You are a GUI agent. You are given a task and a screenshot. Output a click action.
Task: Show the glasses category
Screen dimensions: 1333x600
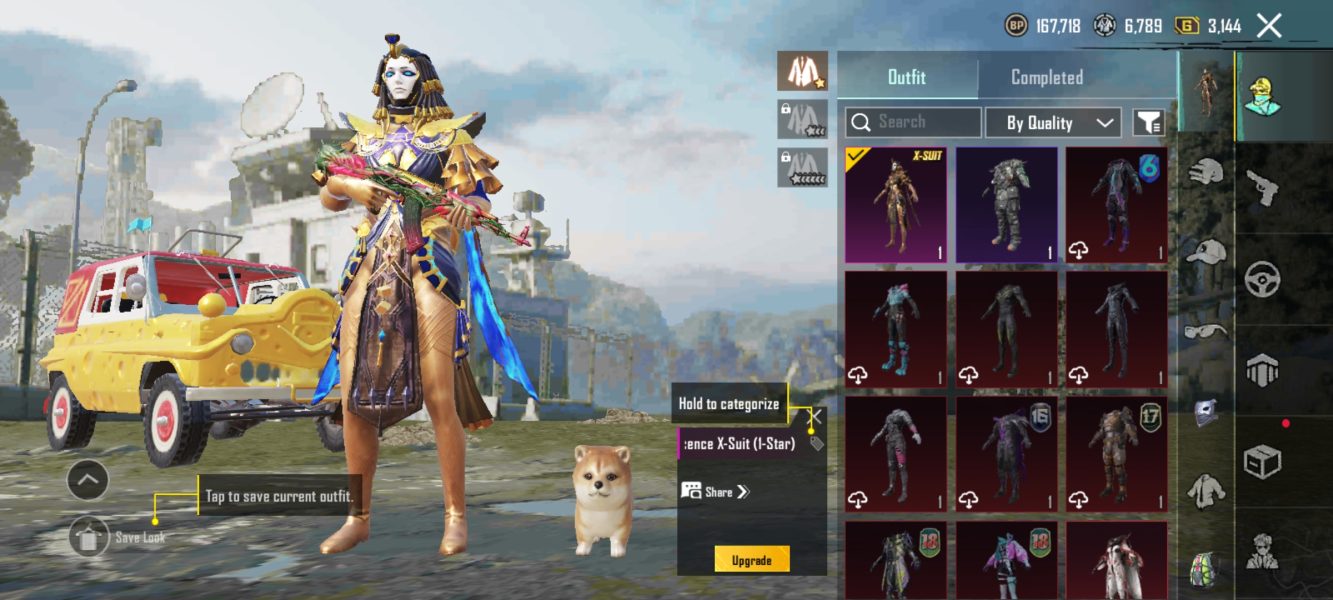[x=1206, y=331]
